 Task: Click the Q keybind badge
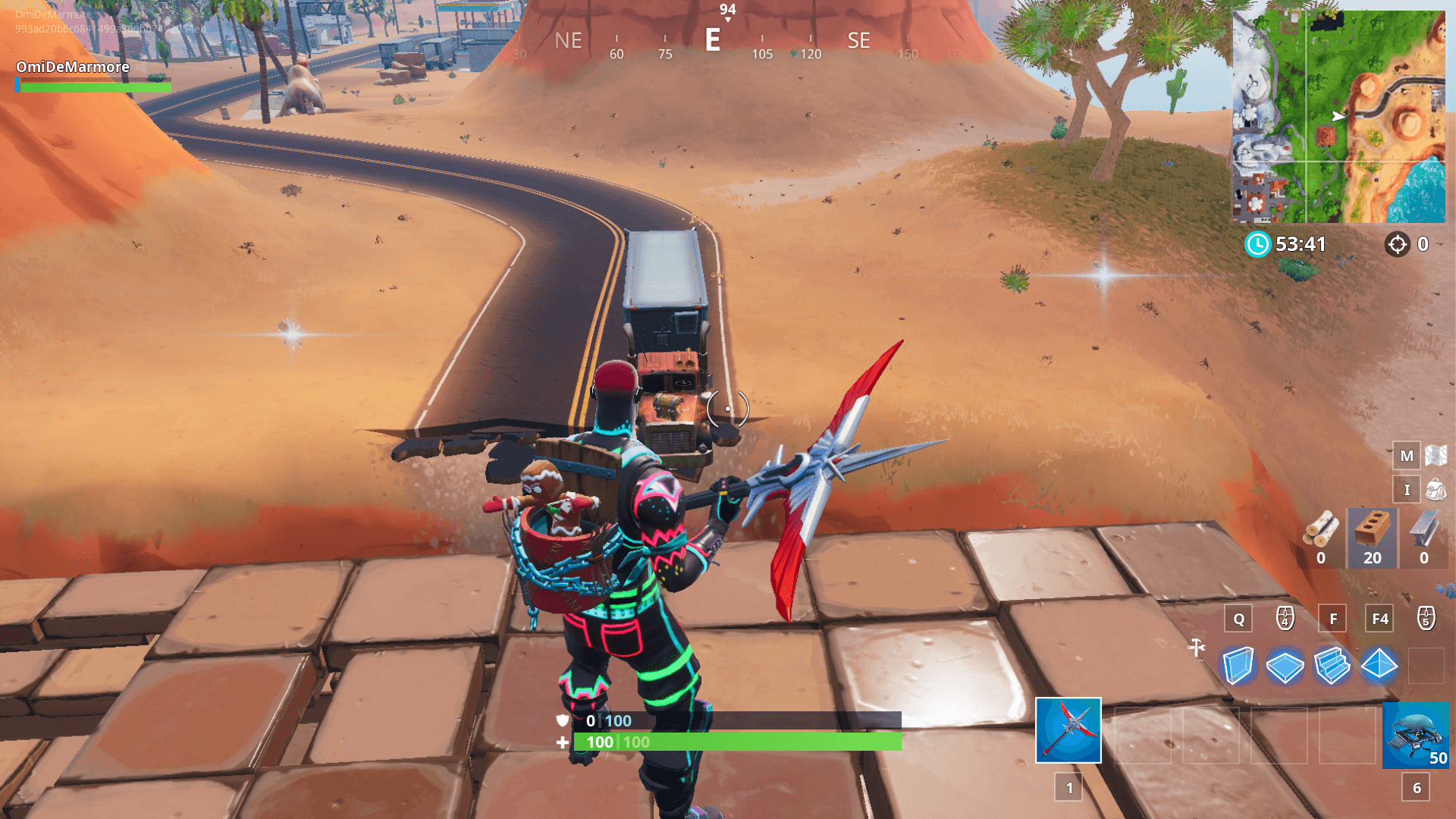[1238, 619]
